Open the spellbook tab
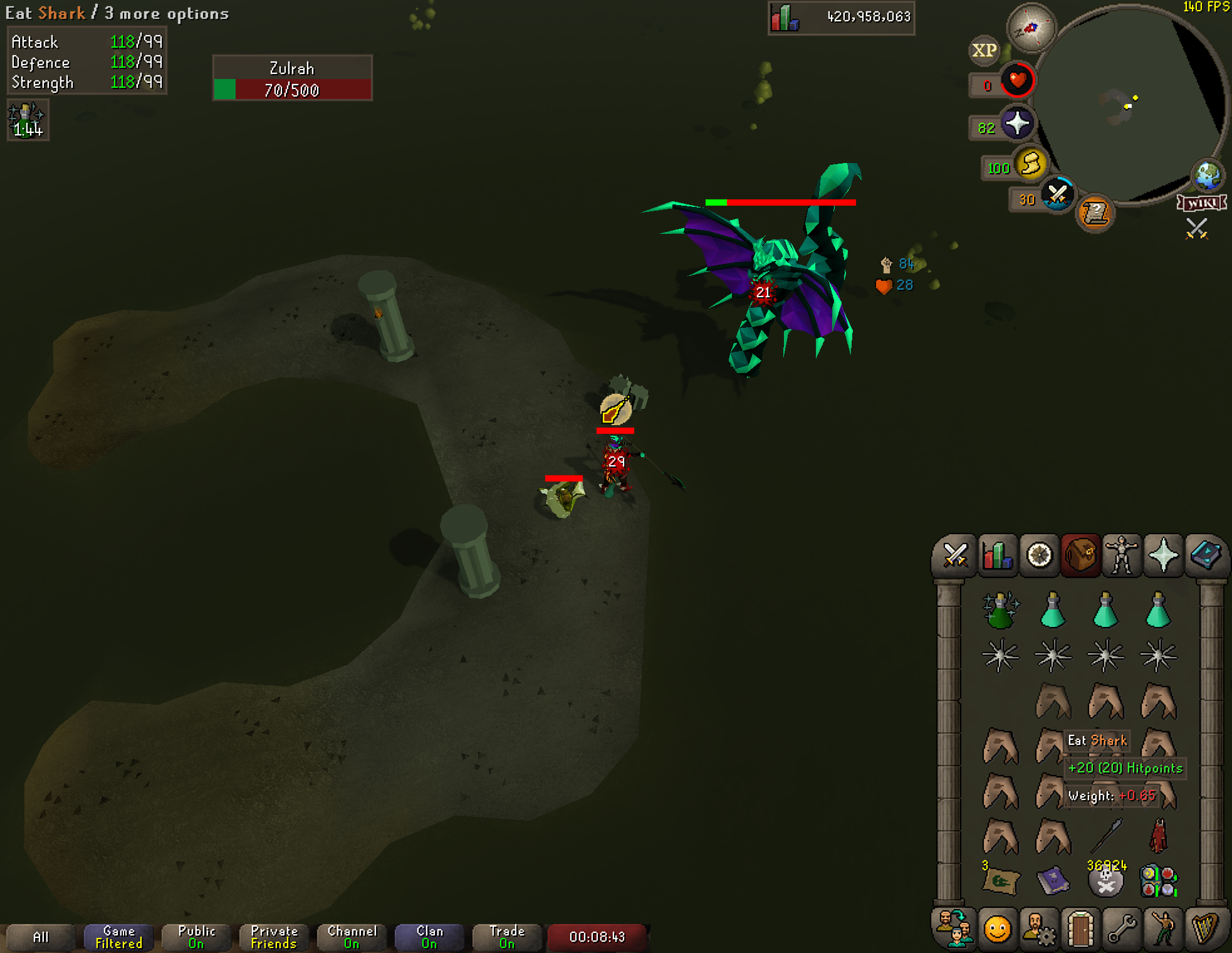The image size is (1232, 953). click(x=1205, y=555)
